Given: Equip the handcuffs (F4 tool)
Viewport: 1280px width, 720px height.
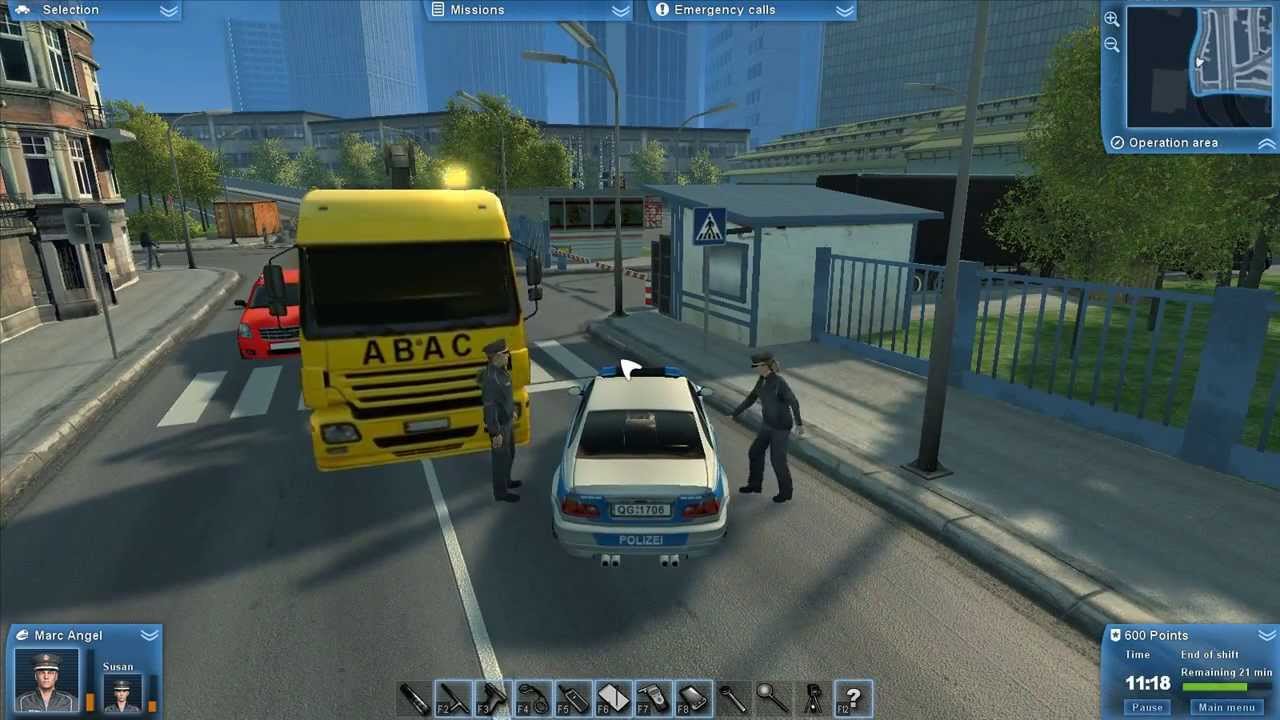Looking at the screenshot, I should tap(533, 697).
